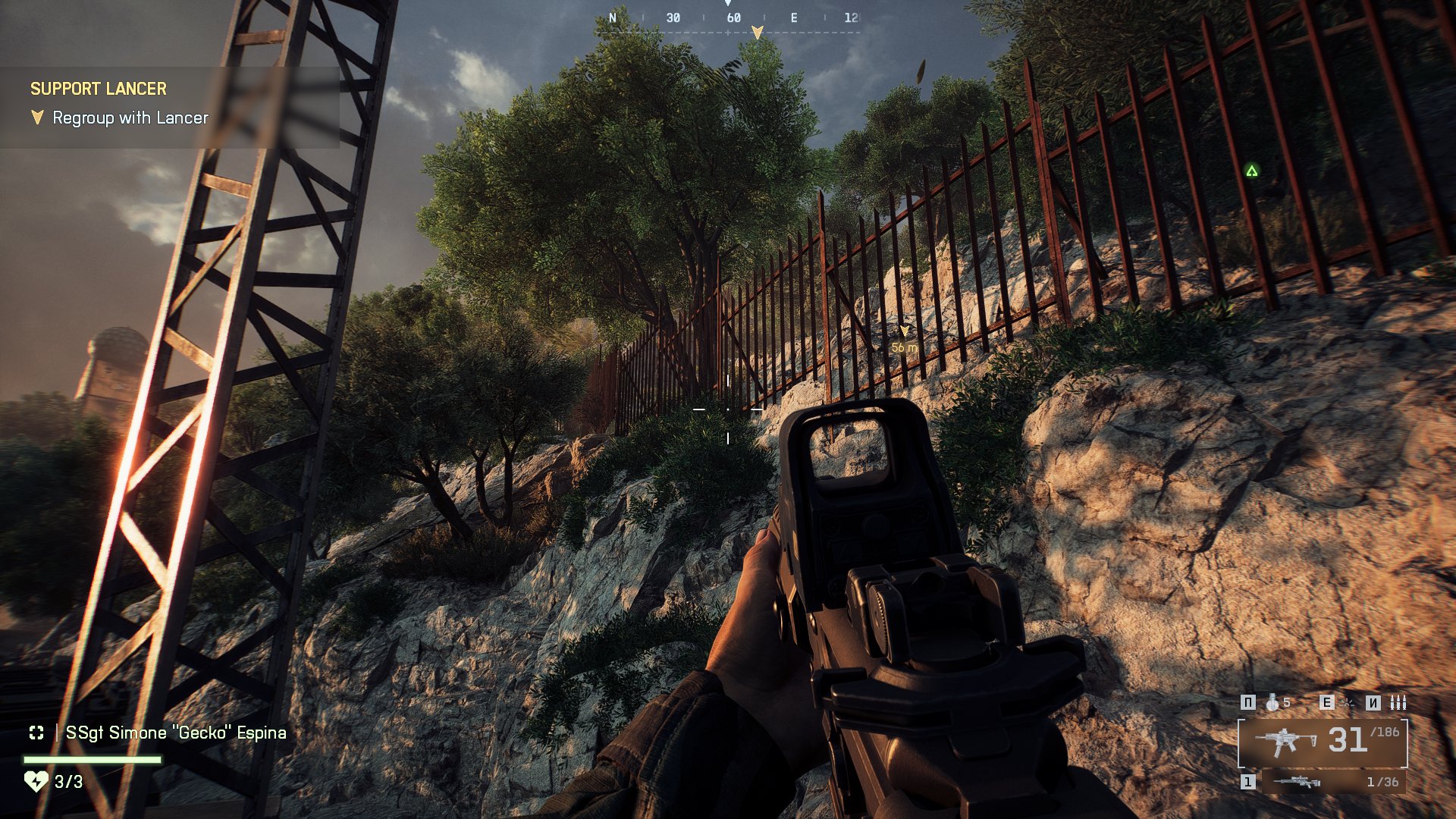Screen dimensions: 1456x819
Task: Select the yellow objective waypoint marker
Action: (904, 332)
